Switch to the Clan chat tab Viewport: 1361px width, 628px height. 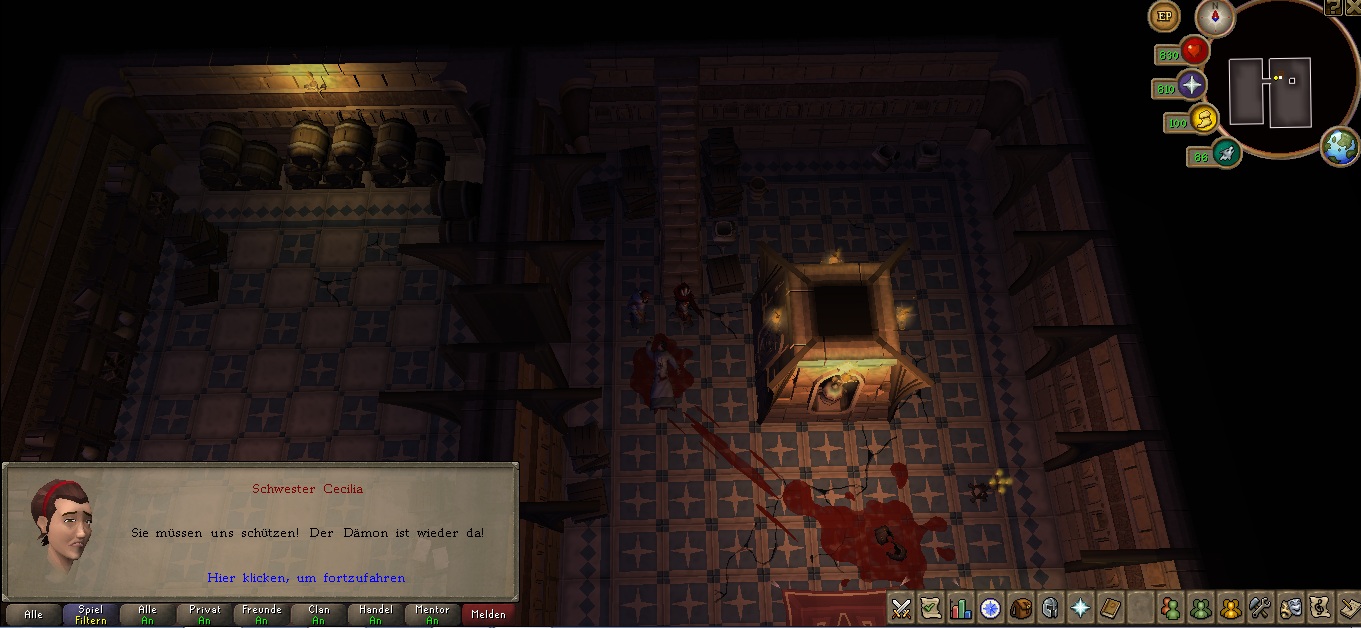(318, 614)
